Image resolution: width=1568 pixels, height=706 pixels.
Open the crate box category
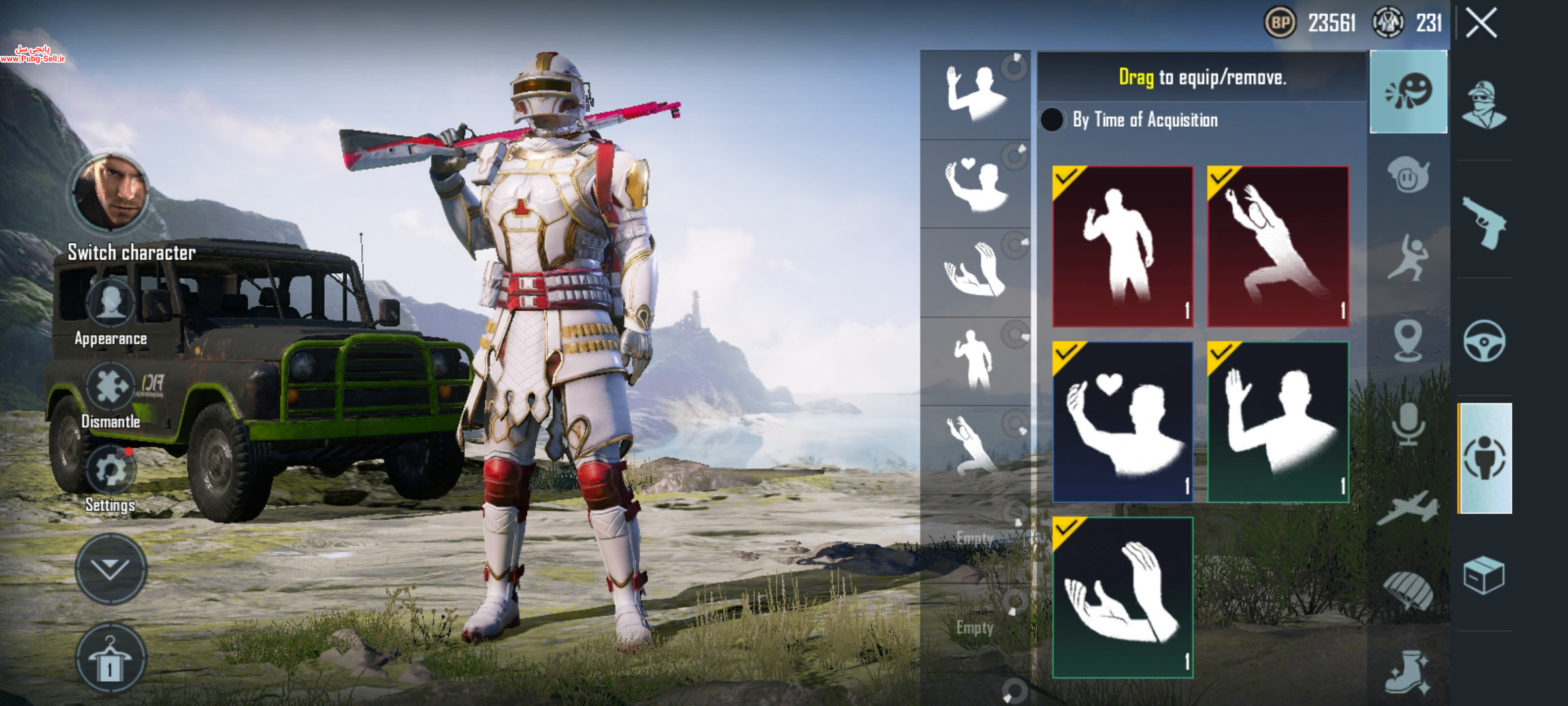click(1484, 575)
